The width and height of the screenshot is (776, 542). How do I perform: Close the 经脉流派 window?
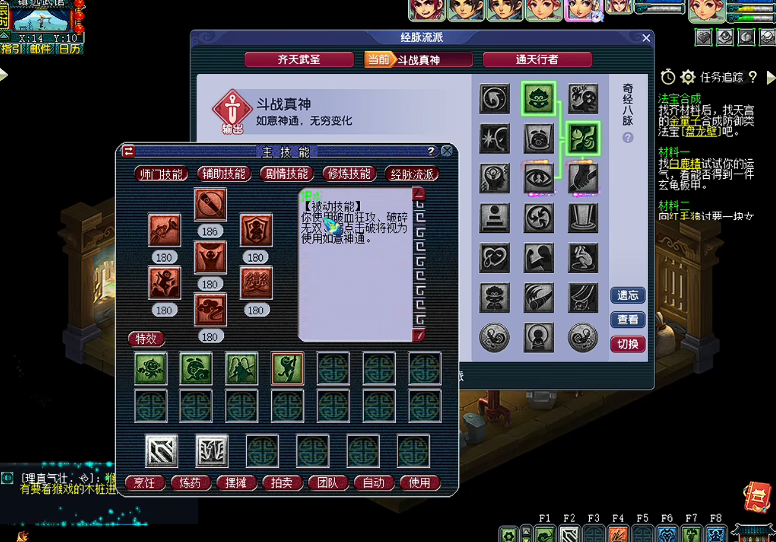(x=646, y=38)
